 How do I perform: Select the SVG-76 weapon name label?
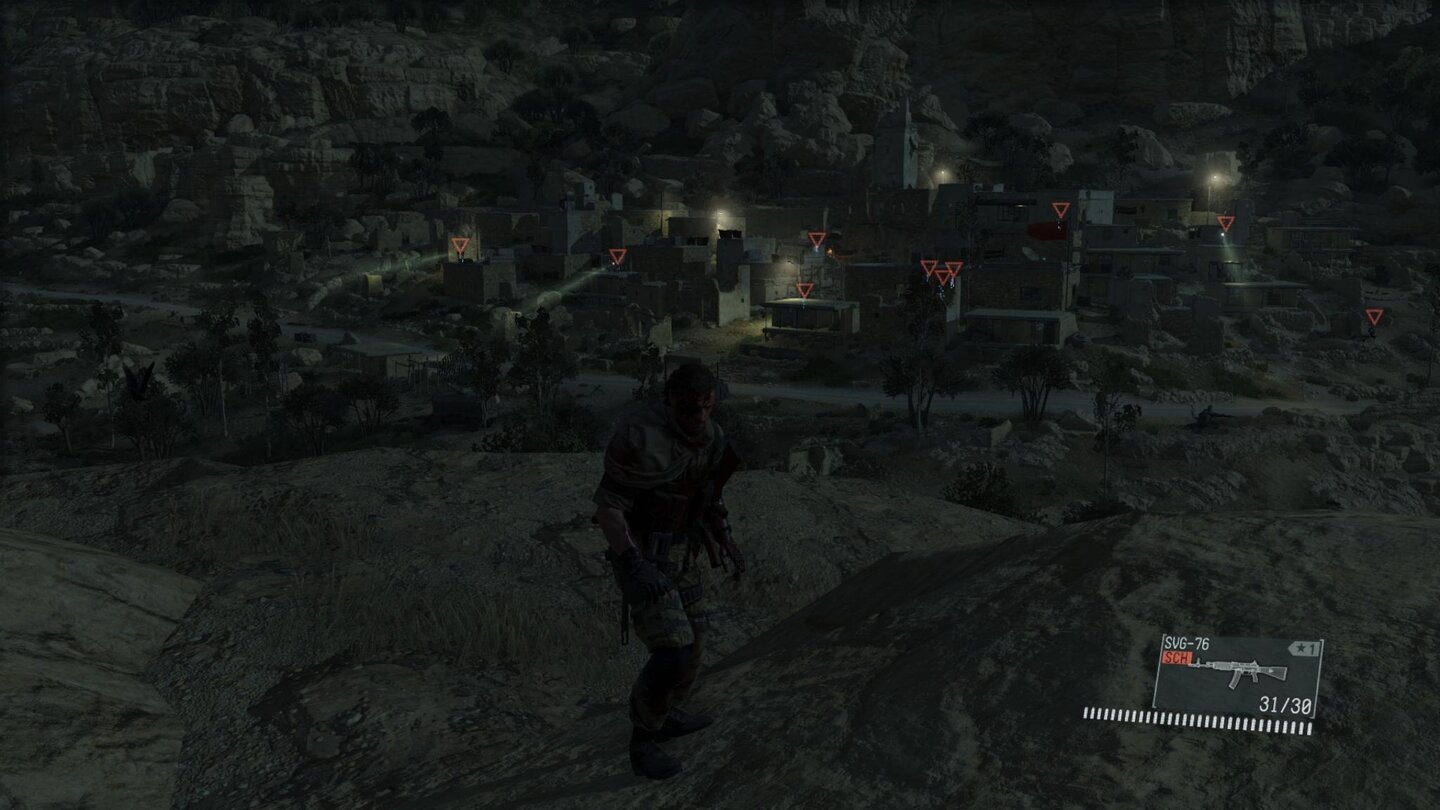[1187, 641]
